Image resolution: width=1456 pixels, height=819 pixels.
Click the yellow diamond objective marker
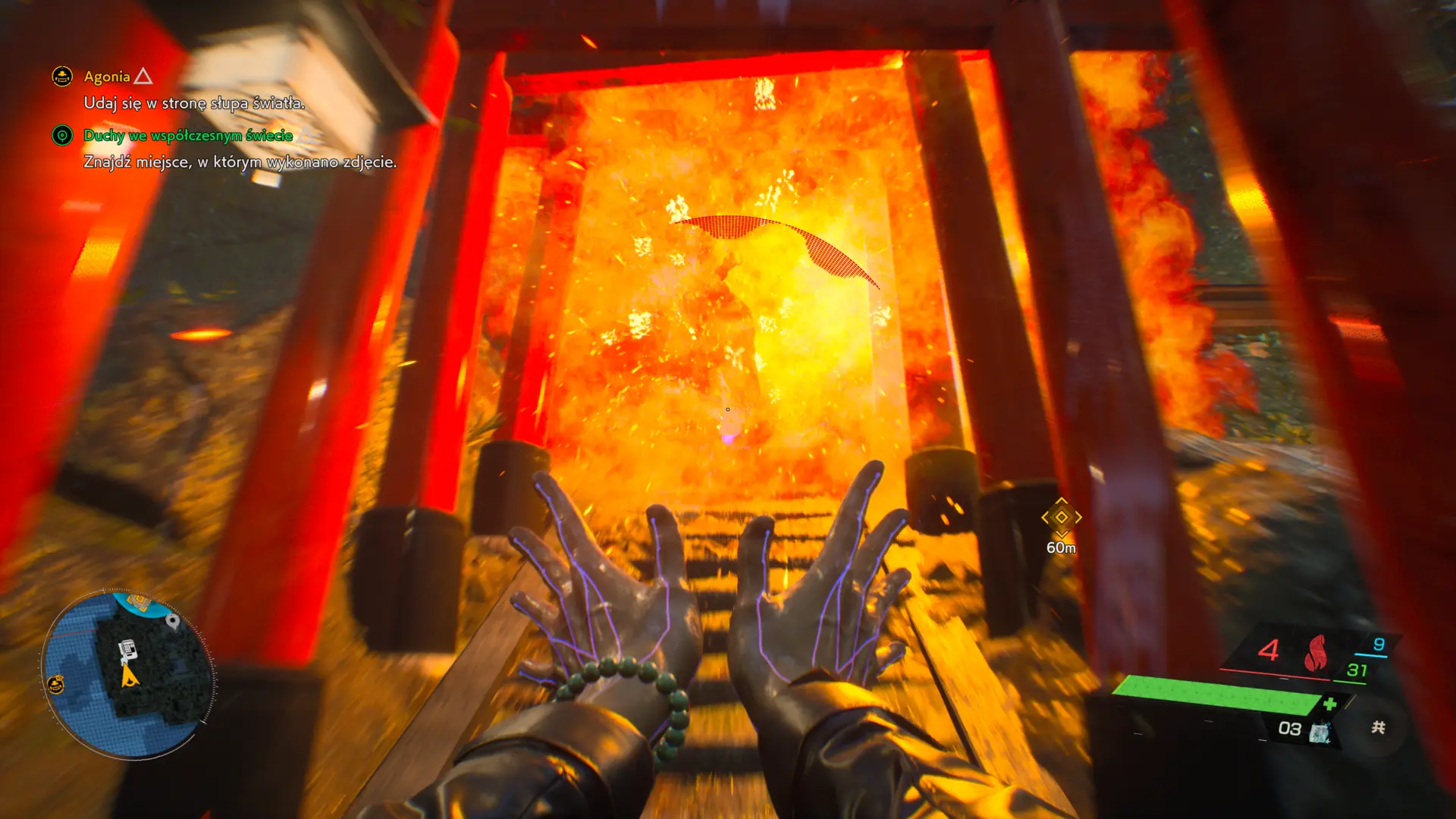[1061, 517]
